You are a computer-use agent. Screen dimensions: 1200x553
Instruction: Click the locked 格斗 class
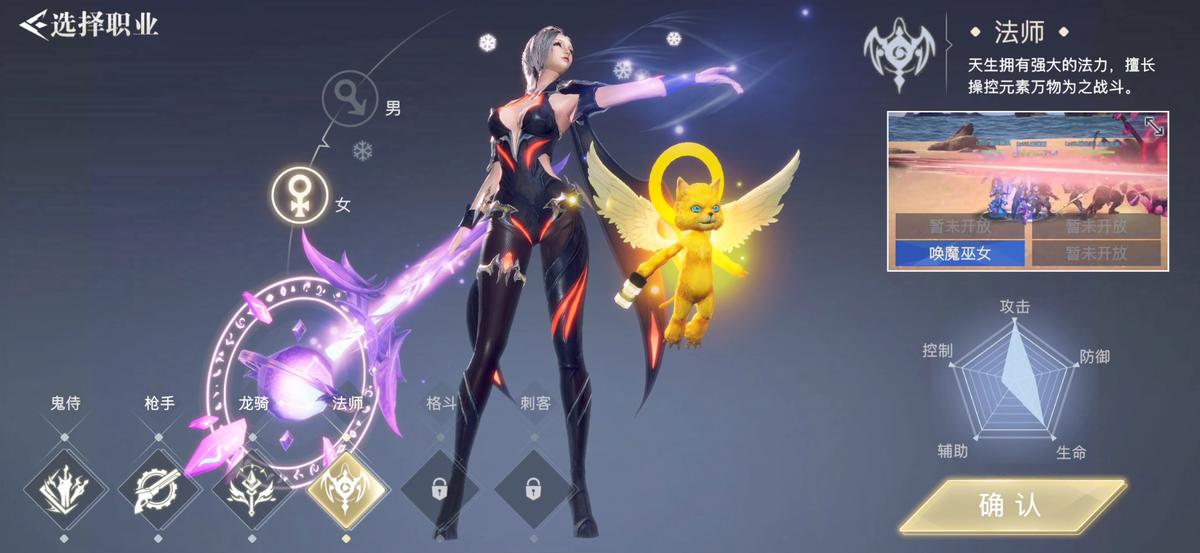pos(439,489)
